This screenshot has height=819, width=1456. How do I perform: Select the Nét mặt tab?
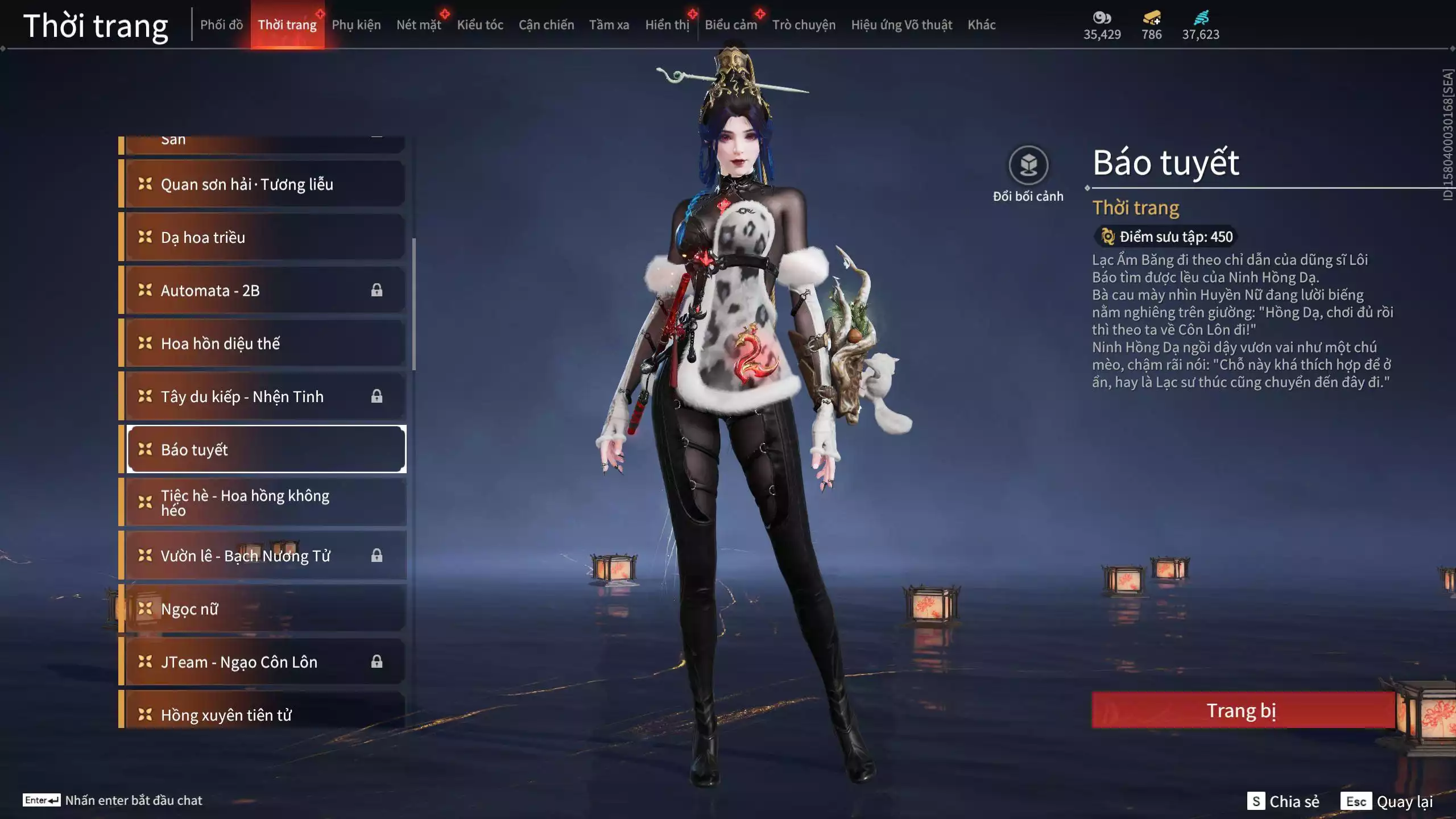(x=419, y=25)
